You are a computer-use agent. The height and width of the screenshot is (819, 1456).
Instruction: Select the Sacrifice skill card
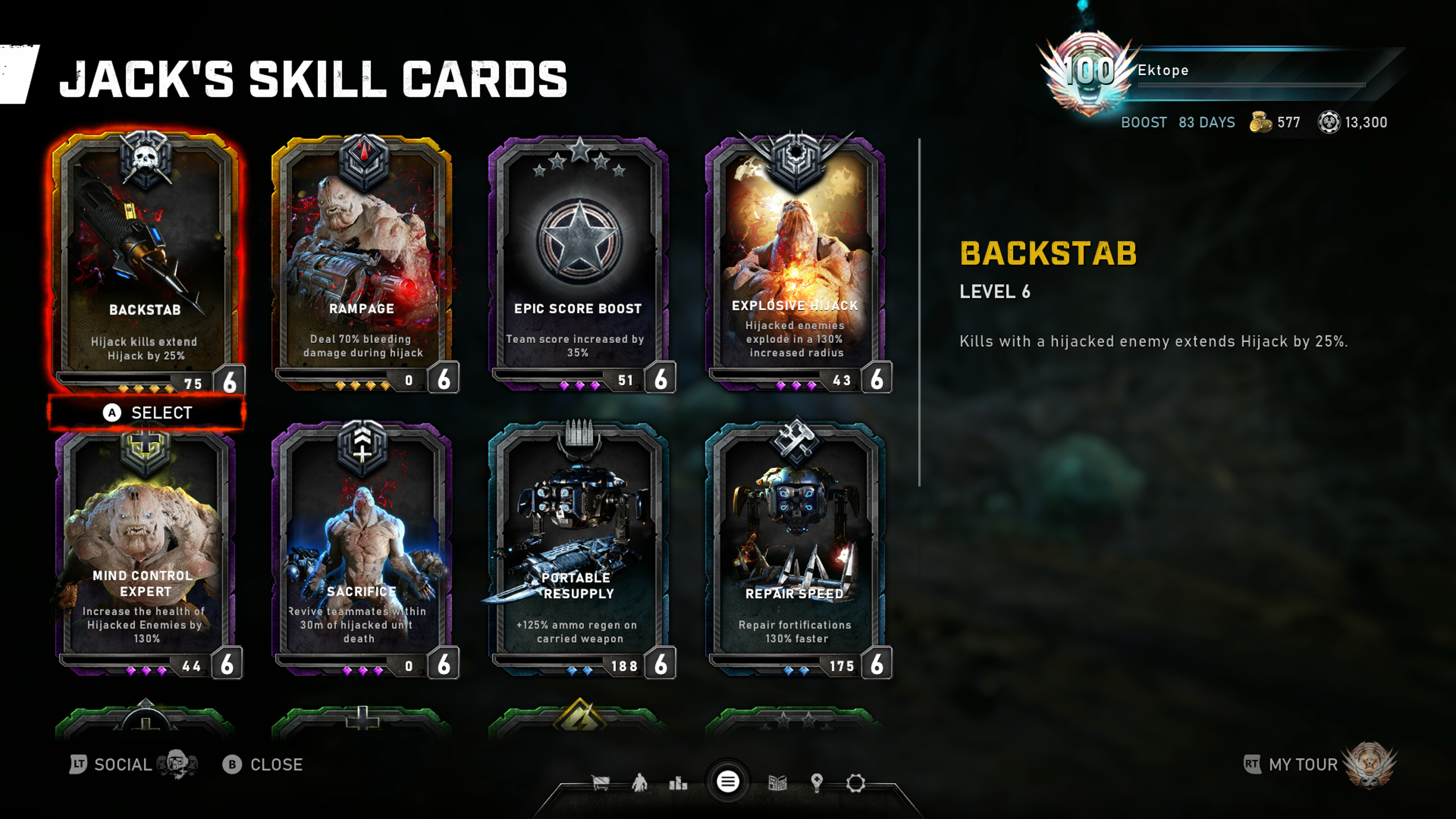pos(362,548)
